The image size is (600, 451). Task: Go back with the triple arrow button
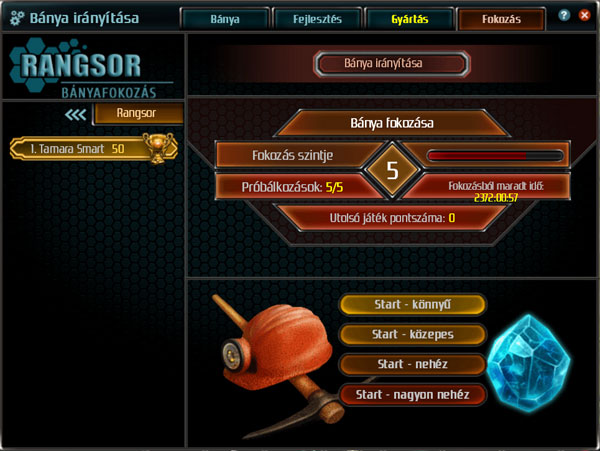point(76,114)
